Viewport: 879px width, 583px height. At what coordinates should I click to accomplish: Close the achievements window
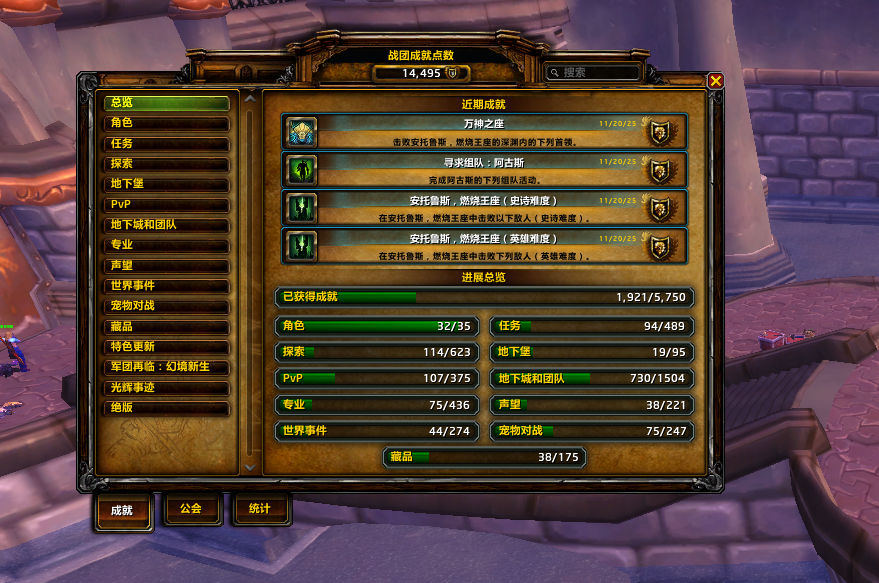click(715, 81)
